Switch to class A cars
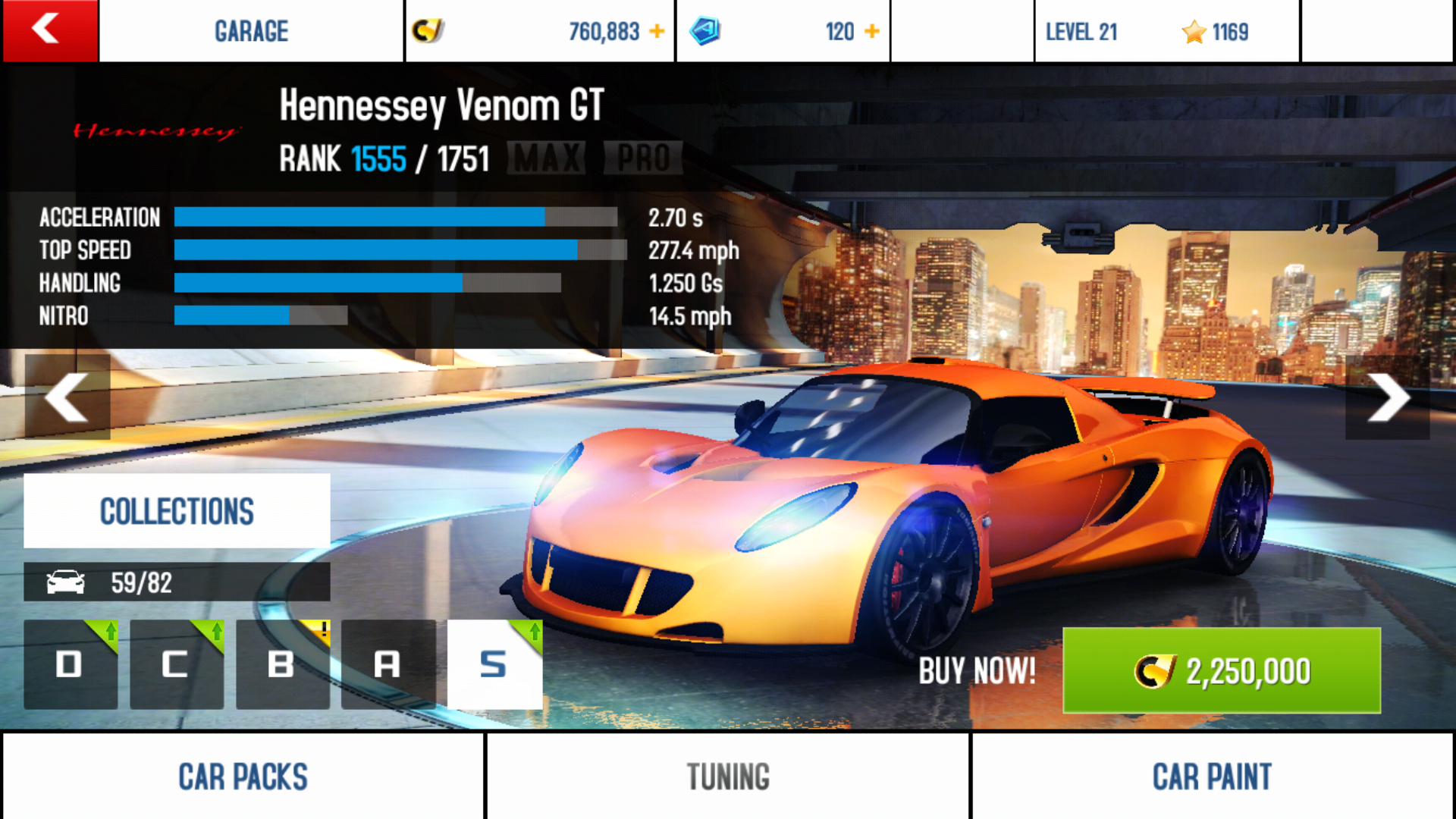 click(388, 664)
